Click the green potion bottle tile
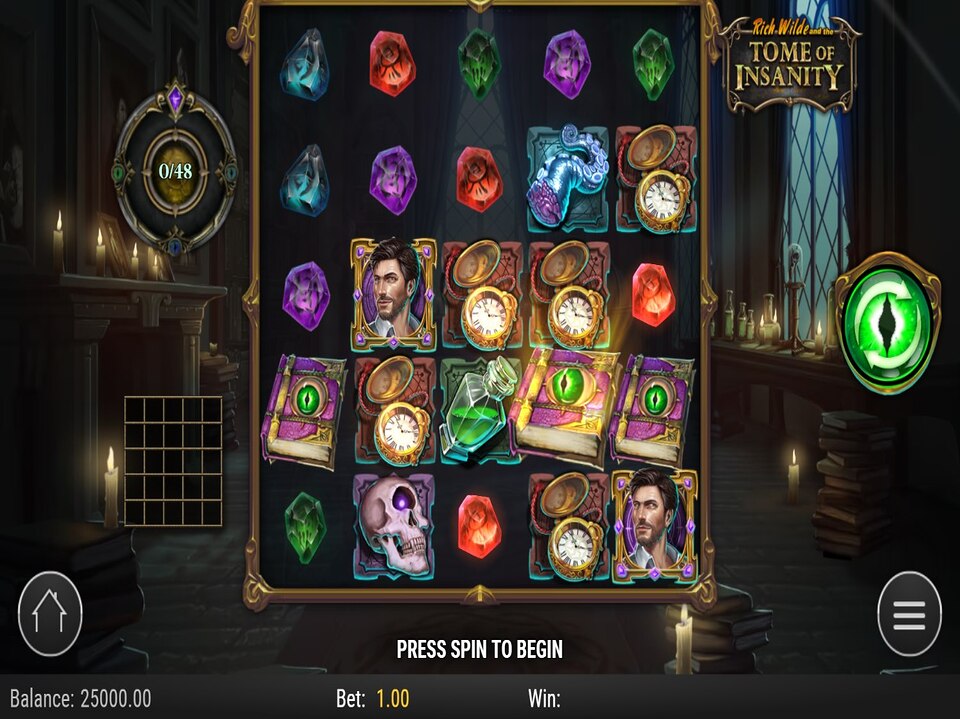 pos(480,410)
